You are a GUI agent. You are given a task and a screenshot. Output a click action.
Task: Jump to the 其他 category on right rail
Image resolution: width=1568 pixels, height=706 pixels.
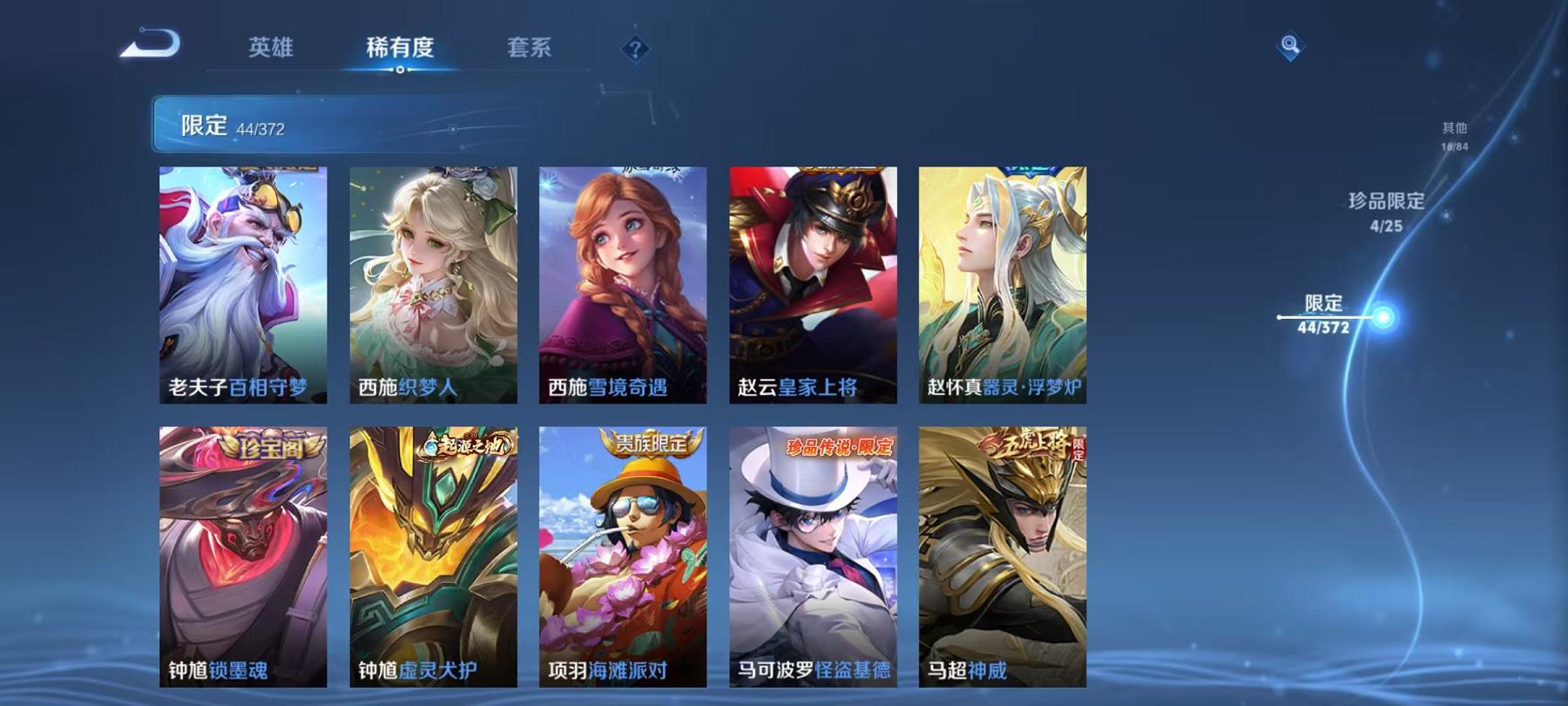pyautogui.click(x=1455, y=135)
